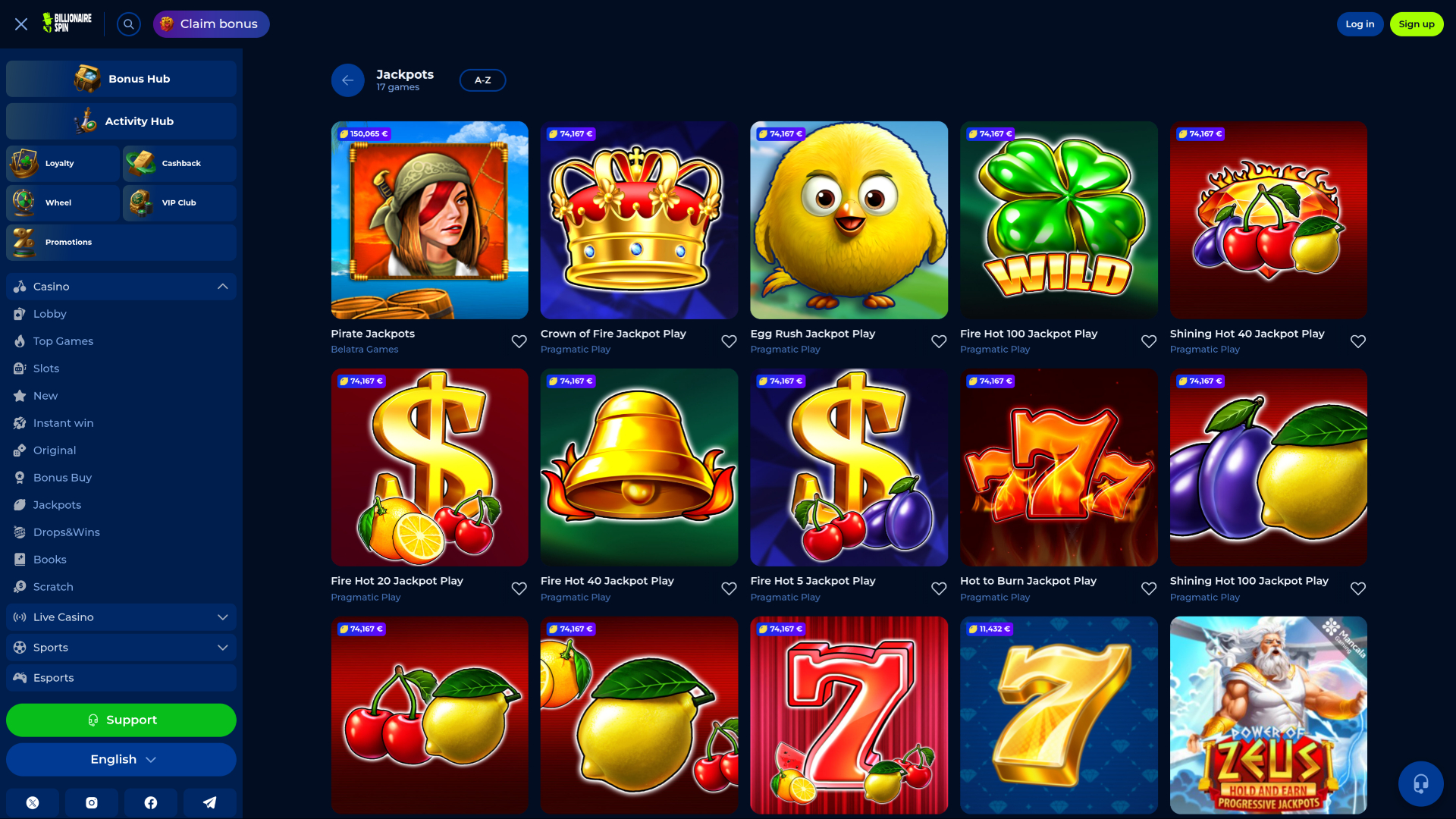Expand the Live Casino section
This screenshot has height=819, width=1456.
coord(222,617)
